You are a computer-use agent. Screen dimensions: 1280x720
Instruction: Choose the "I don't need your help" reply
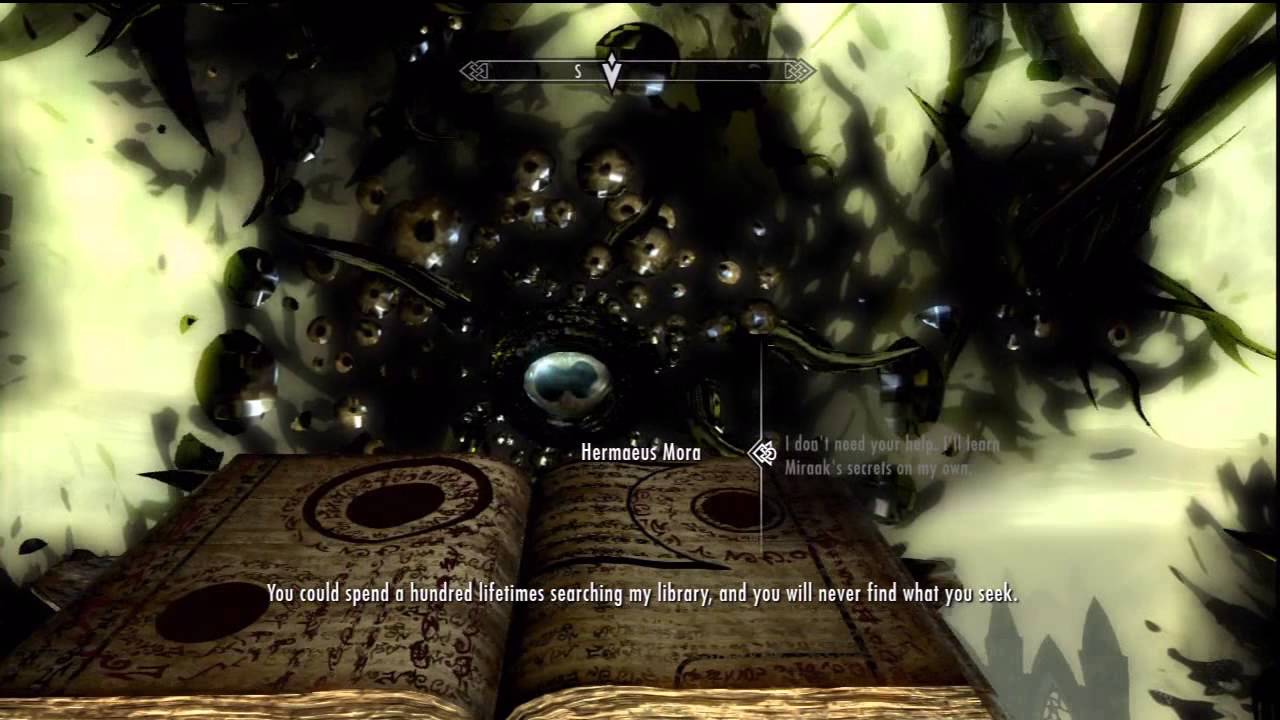[x=891, y=454]
